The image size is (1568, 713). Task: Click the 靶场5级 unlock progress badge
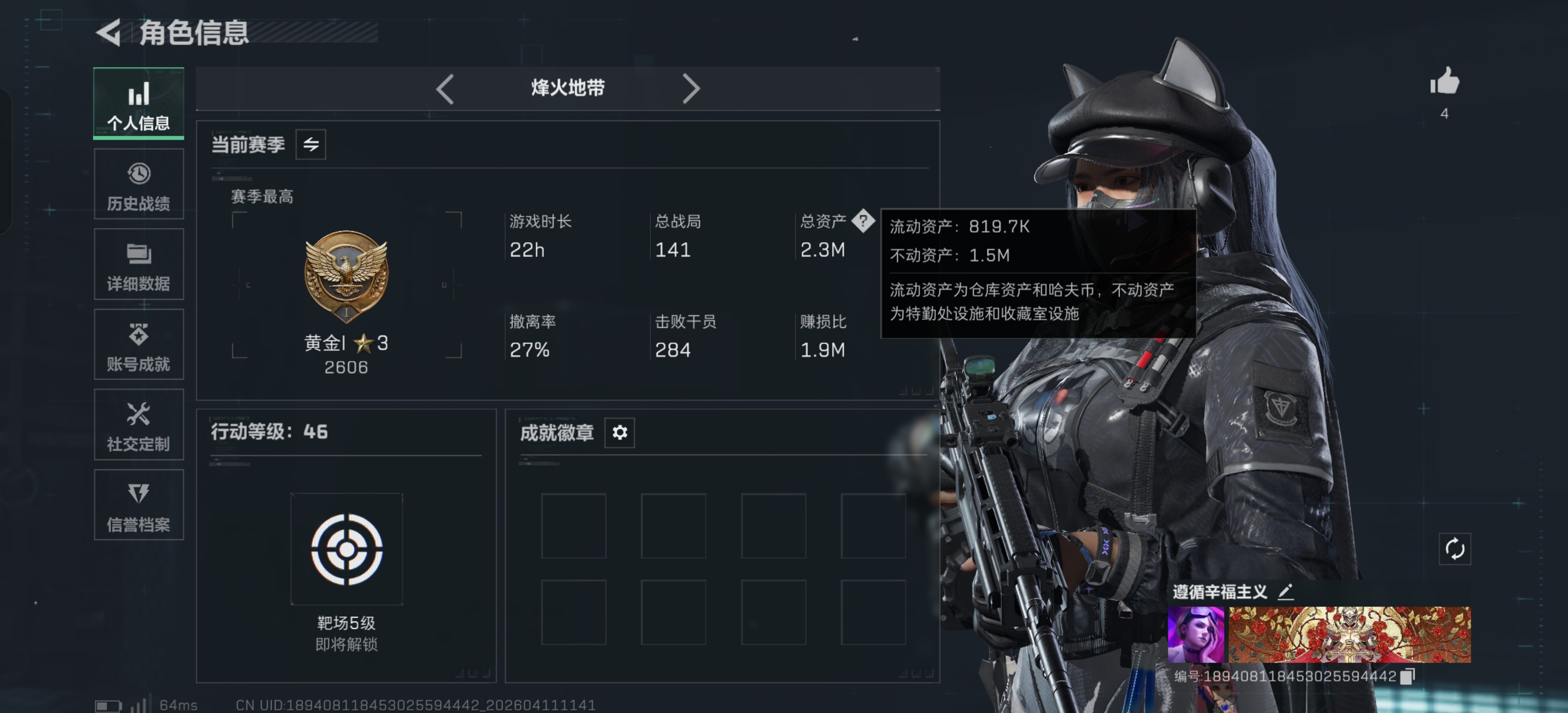click(346, 548)
